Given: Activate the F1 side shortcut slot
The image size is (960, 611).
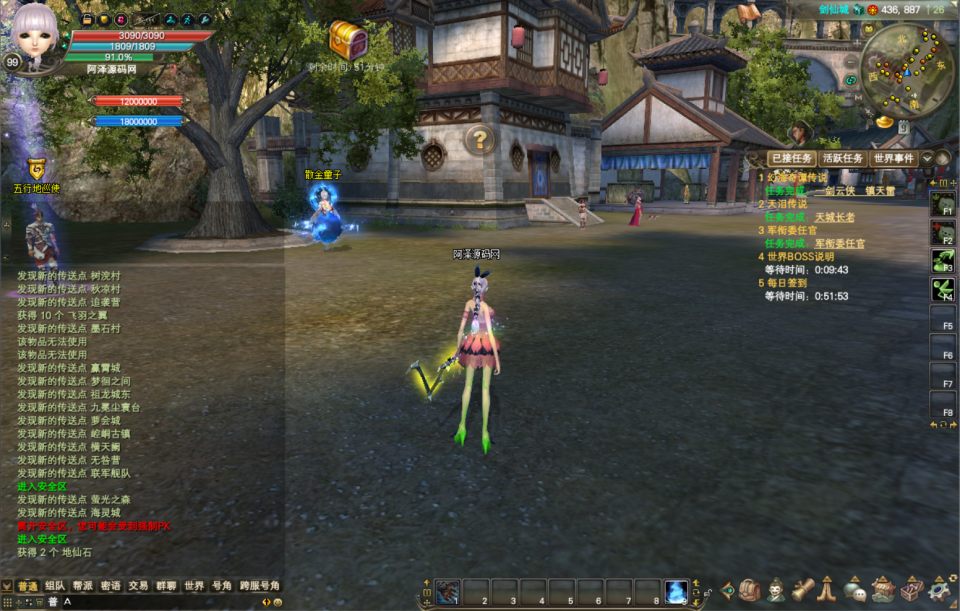Looking at the screenshot, I should 942,204.
